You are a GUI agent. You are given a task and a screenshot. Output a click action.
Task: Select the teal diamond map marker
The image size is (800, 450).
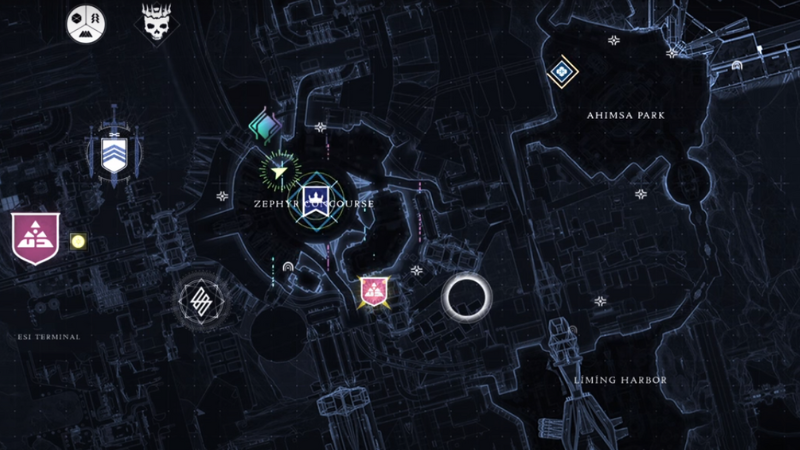point(263,127)
